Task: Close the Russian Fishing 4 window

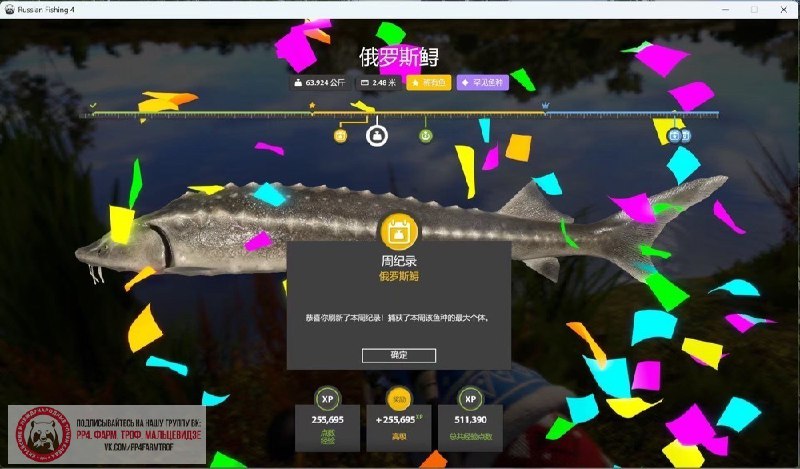Action: tap(783, 9)
